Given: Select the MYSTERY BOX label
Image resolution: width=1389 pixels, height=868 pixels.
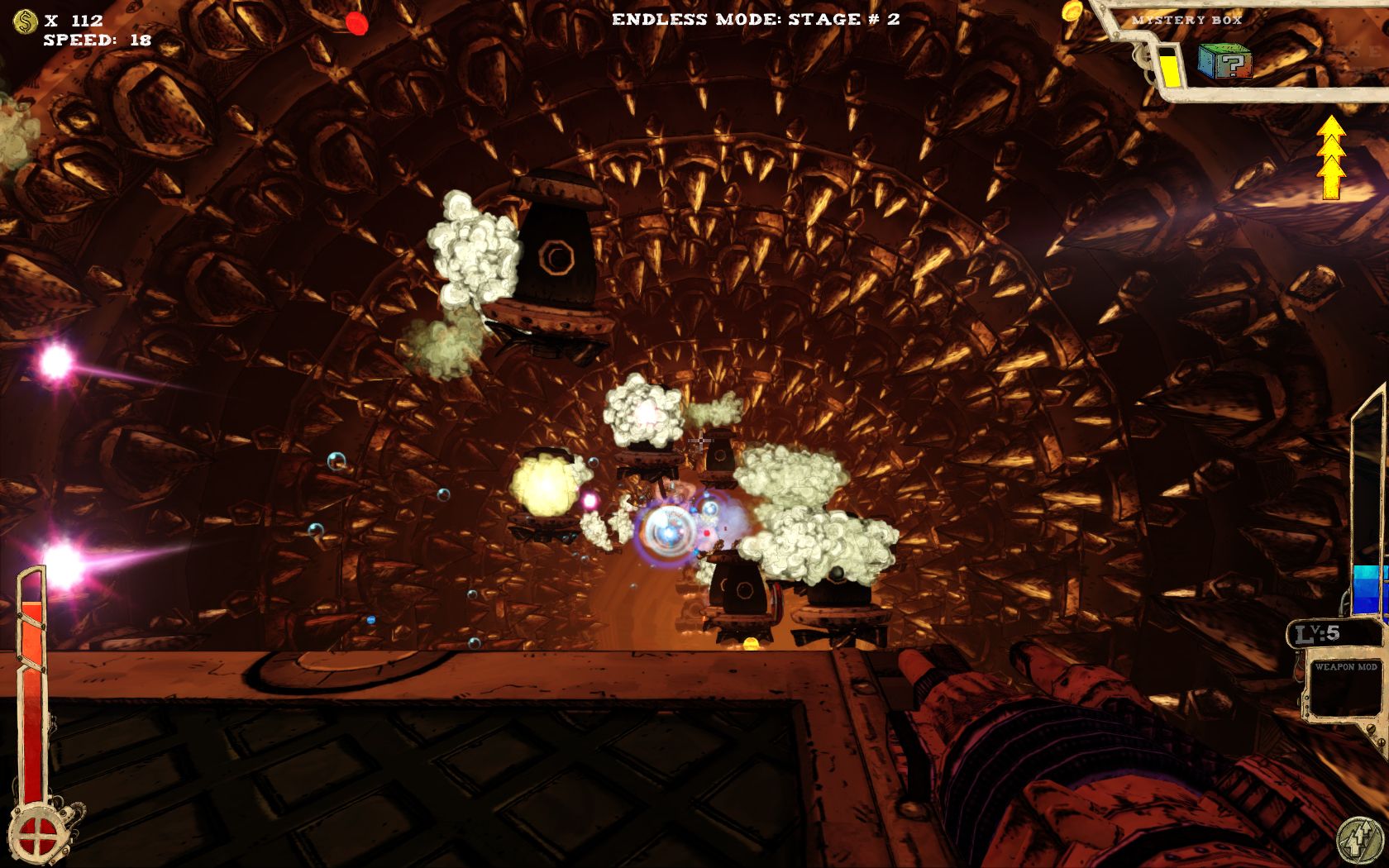Looking at the screenshot, I should pos(1188,18).
